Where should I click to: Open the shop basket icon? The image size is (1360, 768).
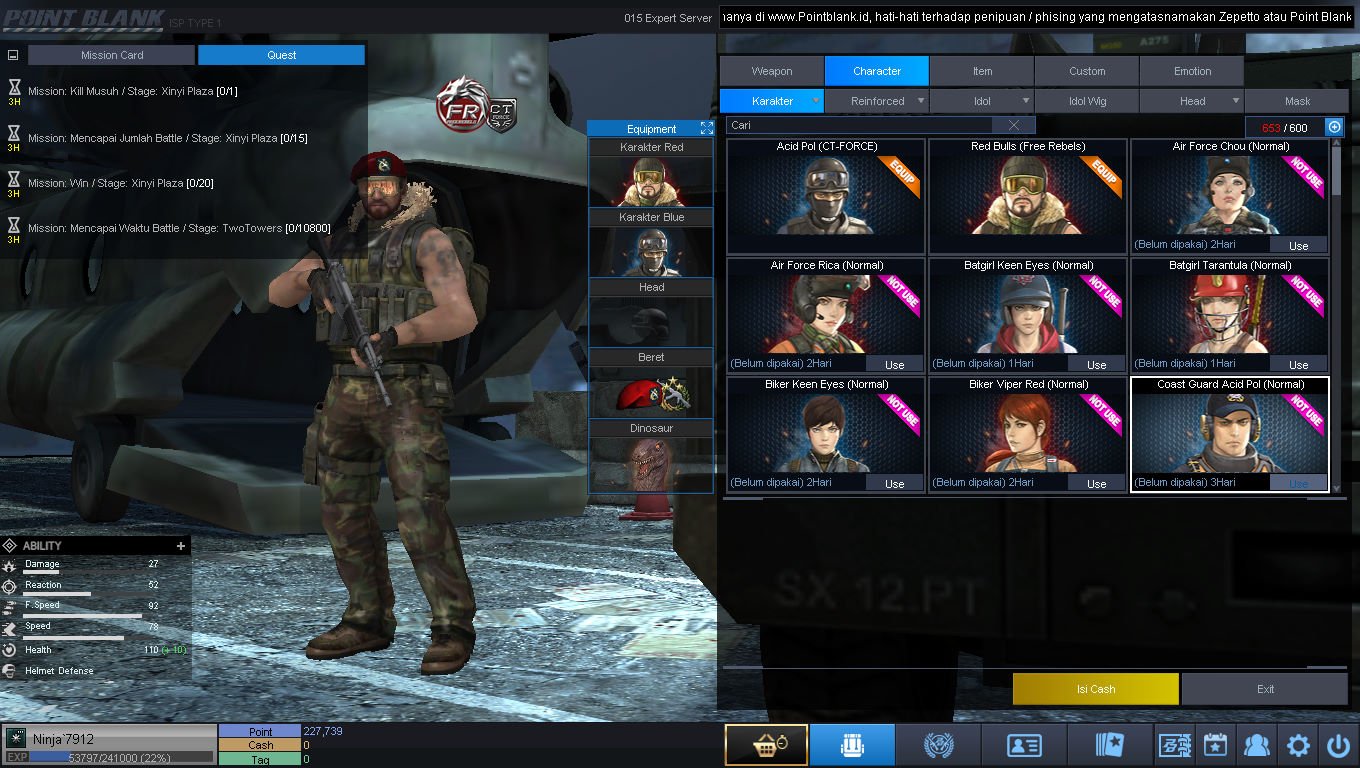(x=766, y=745)
